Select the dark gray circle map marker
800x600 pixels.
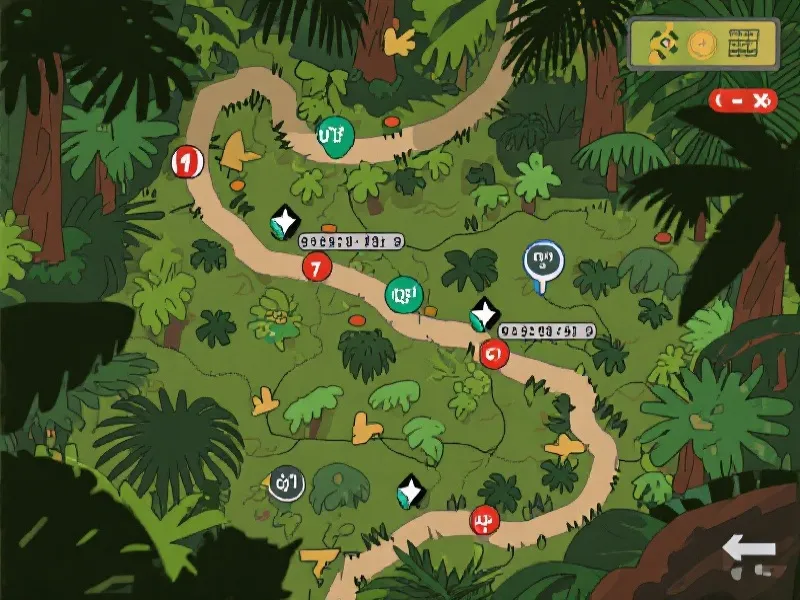[286, 484]
